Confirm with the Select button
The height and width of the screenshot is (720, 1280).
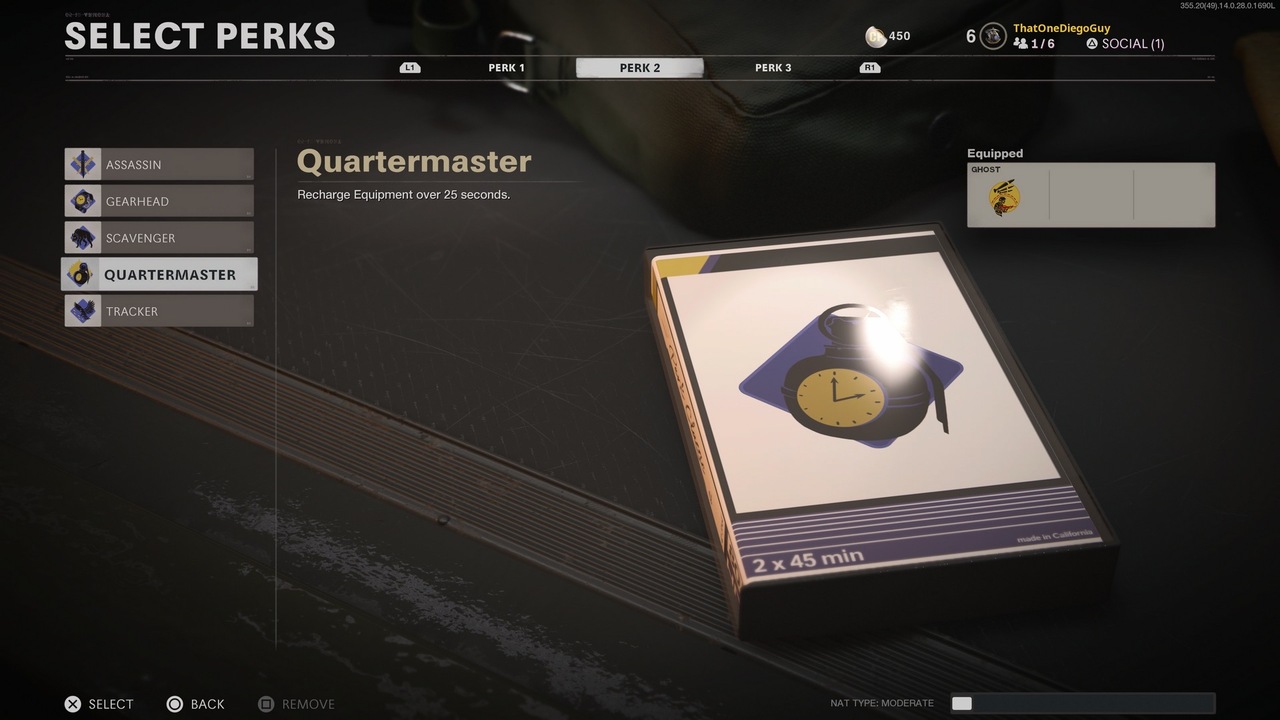[x=98, y=704]
